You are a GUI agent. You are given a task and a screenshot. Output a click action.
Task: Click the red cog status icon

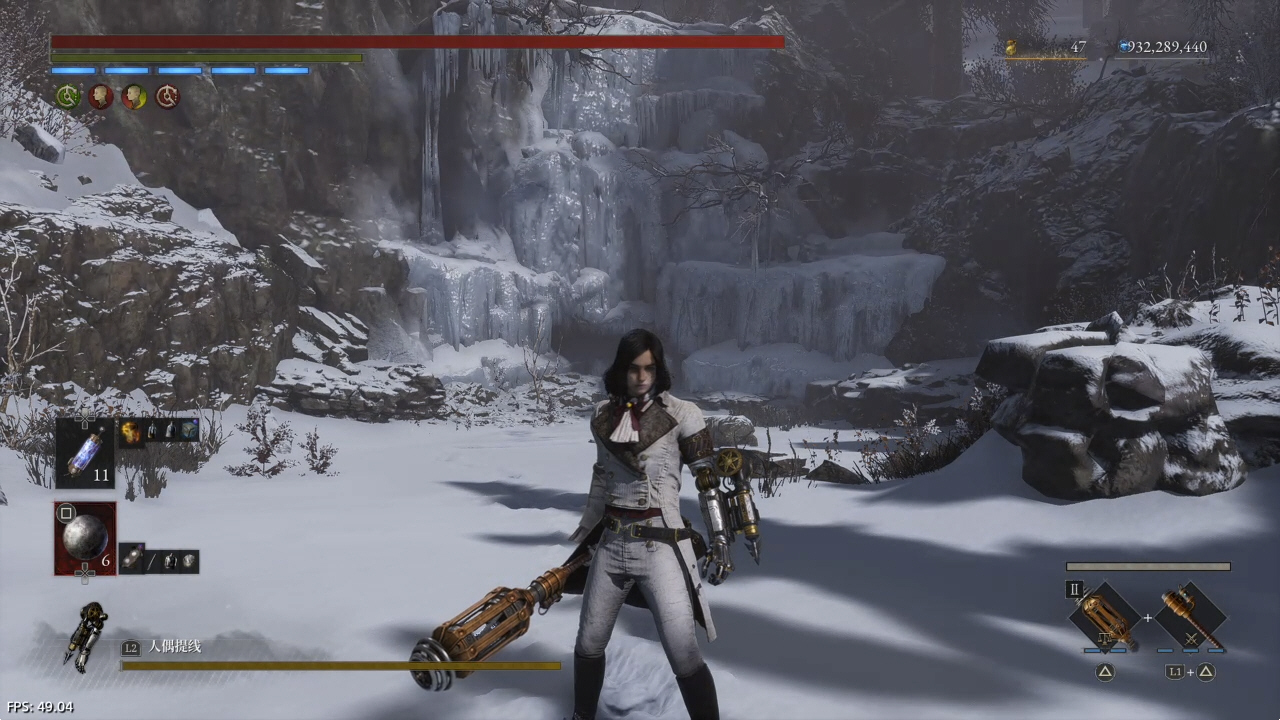pos(167,96)
